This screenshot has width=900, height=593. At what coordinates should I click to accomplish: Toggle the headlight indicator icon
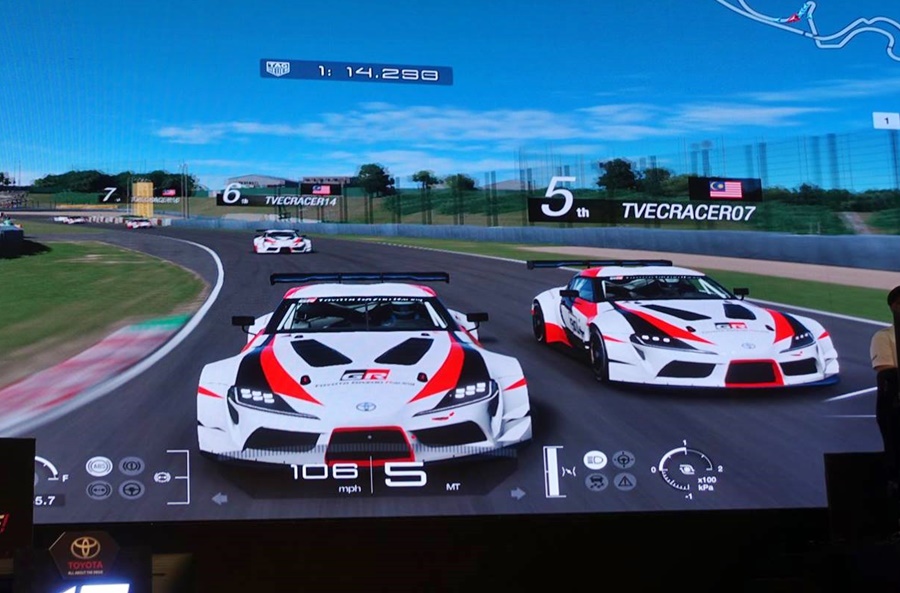pos(595,459)
